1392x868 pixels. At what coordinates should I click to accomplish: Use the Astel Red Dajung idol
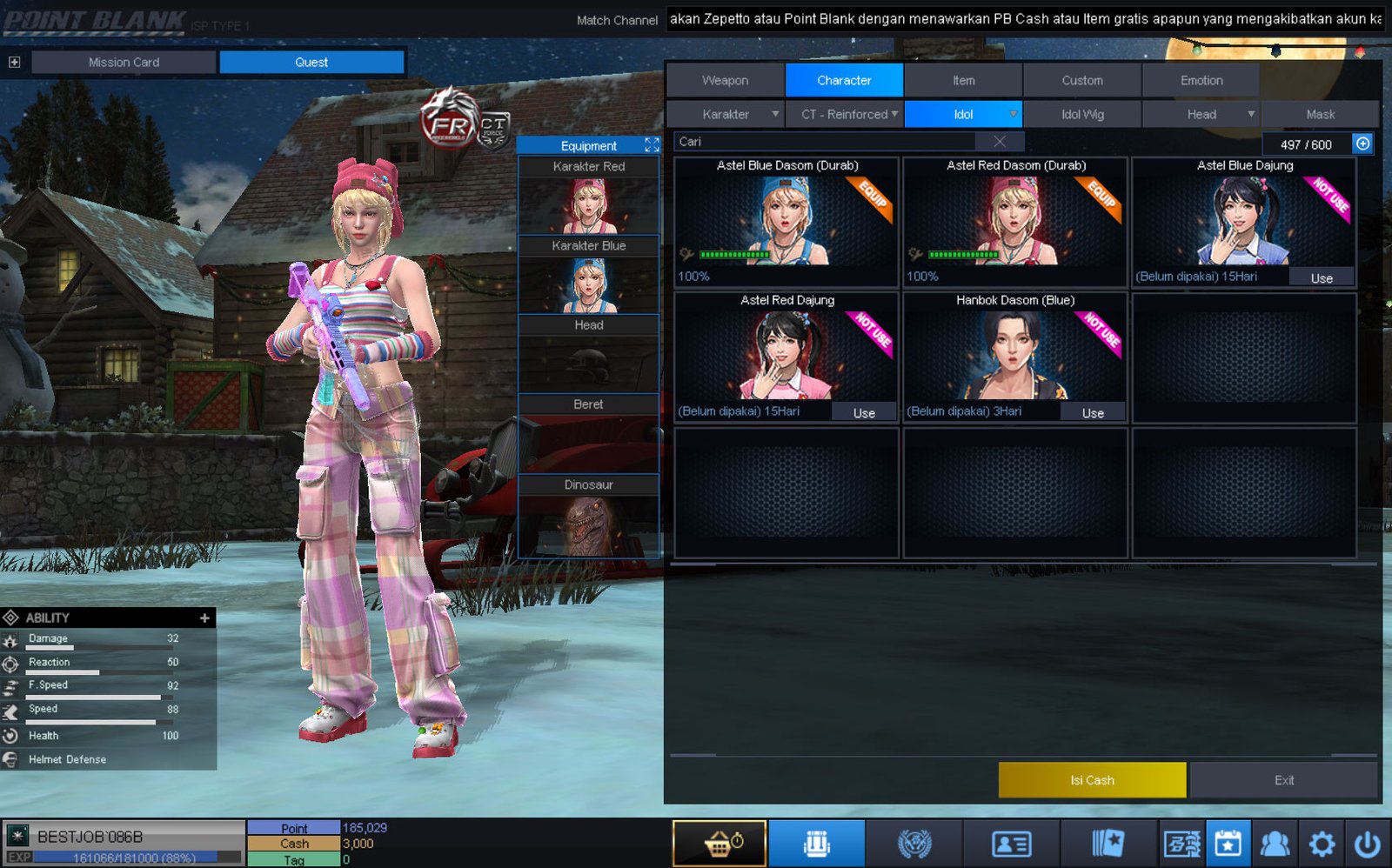point(864,413)
